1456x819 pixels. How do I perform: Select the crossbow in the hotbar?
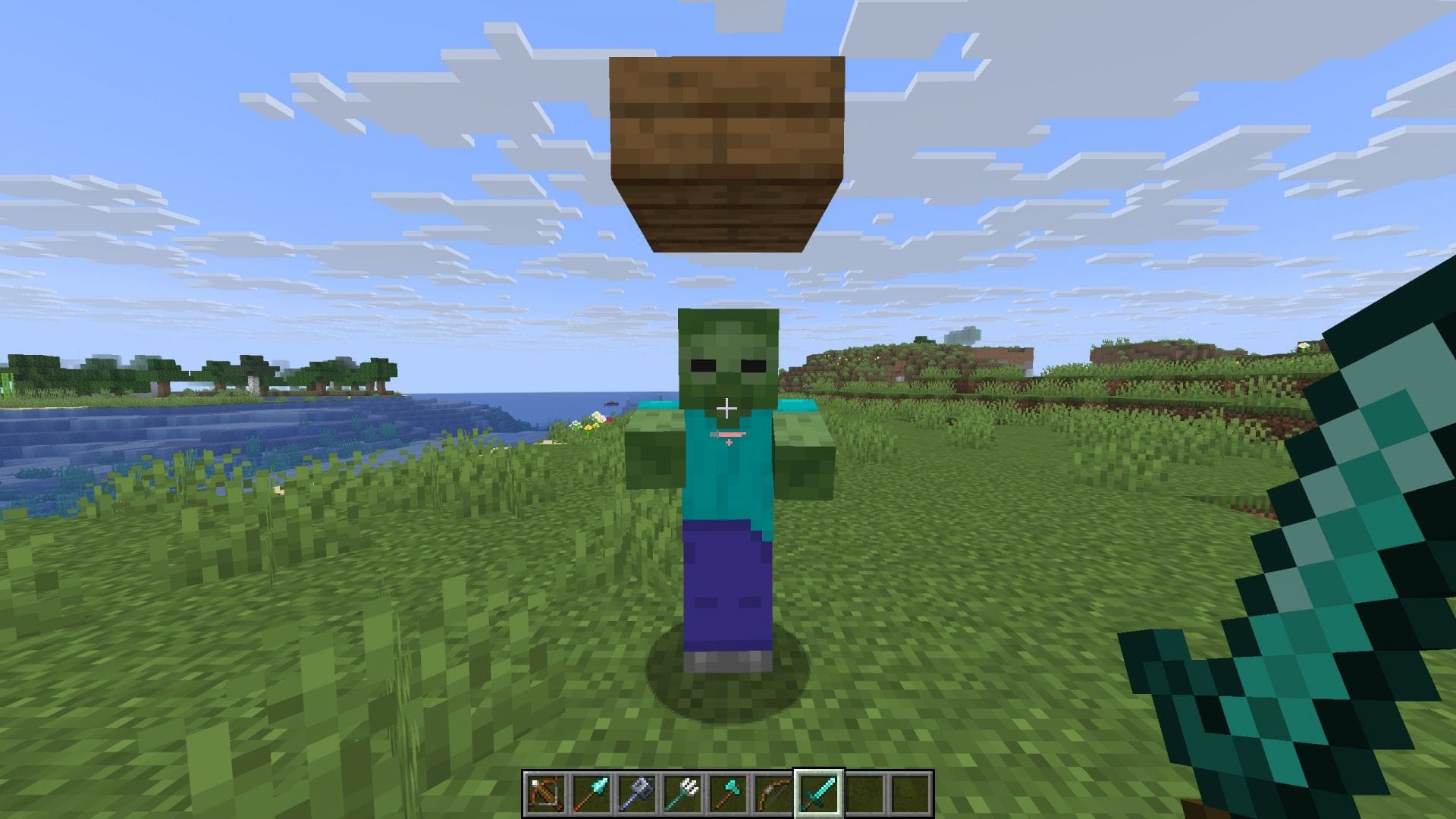click(x=544, y=792)
